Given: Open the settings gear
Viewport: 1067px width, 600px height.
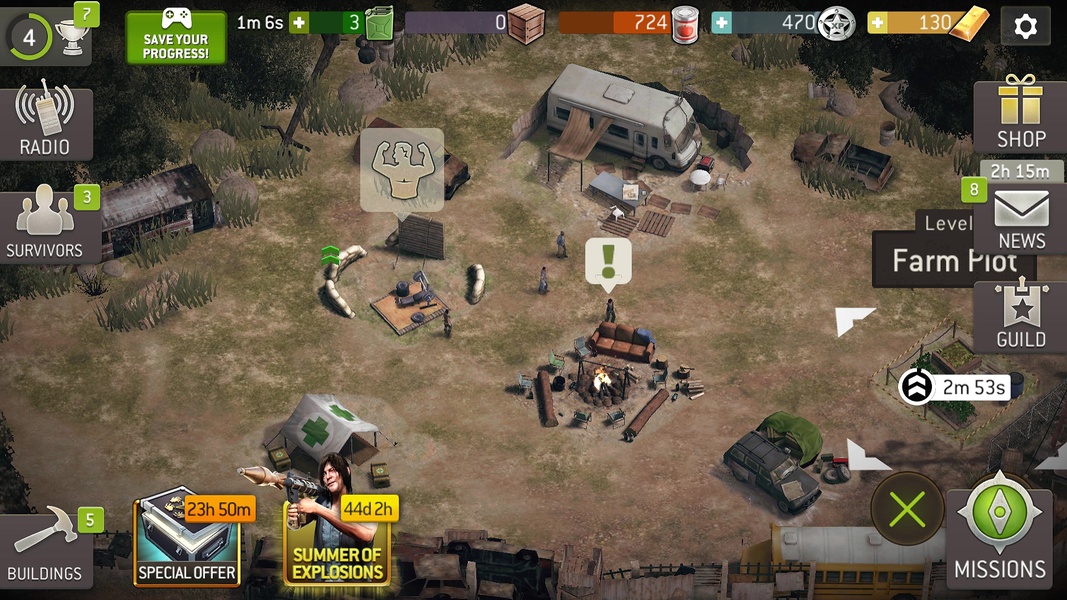Looking at the screenshot, I should click(1025, 26).
